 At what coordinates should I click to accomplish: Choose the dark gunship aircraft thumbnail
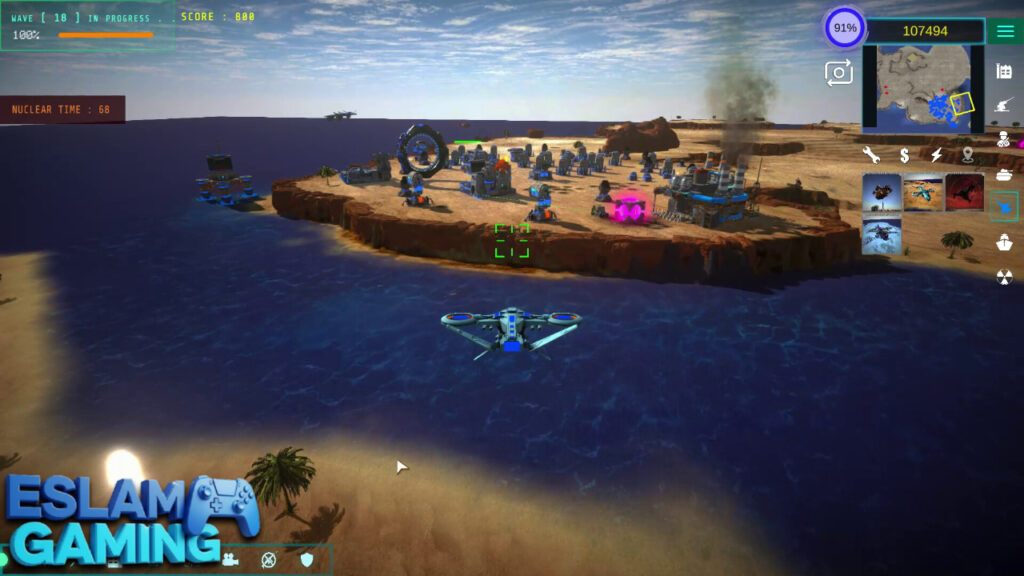click(882, 192)
